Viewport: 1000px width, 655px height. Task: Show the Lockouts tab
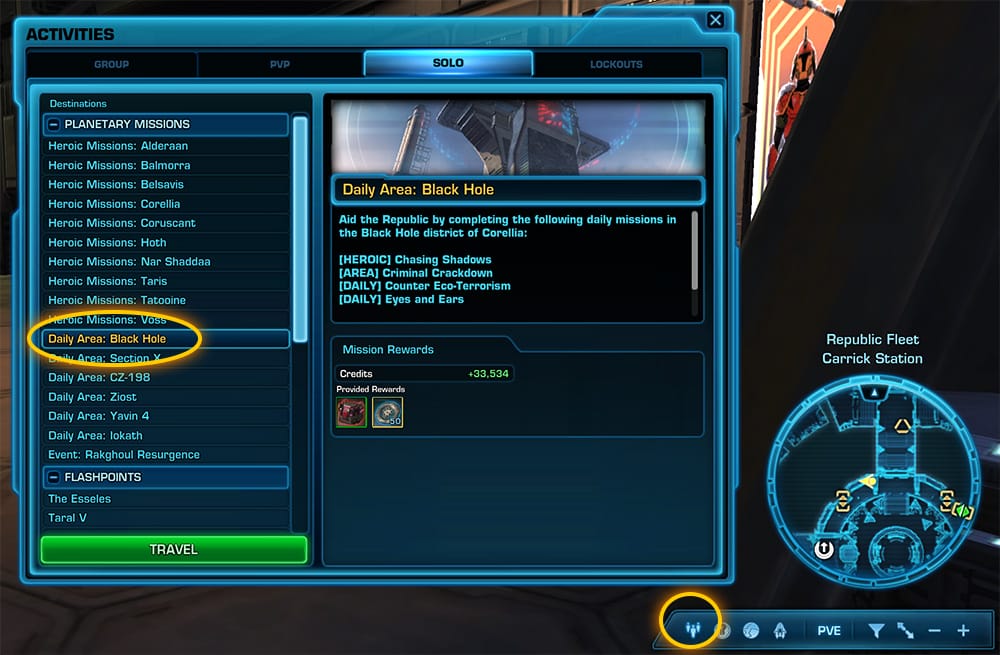click(x=616, y=64)
